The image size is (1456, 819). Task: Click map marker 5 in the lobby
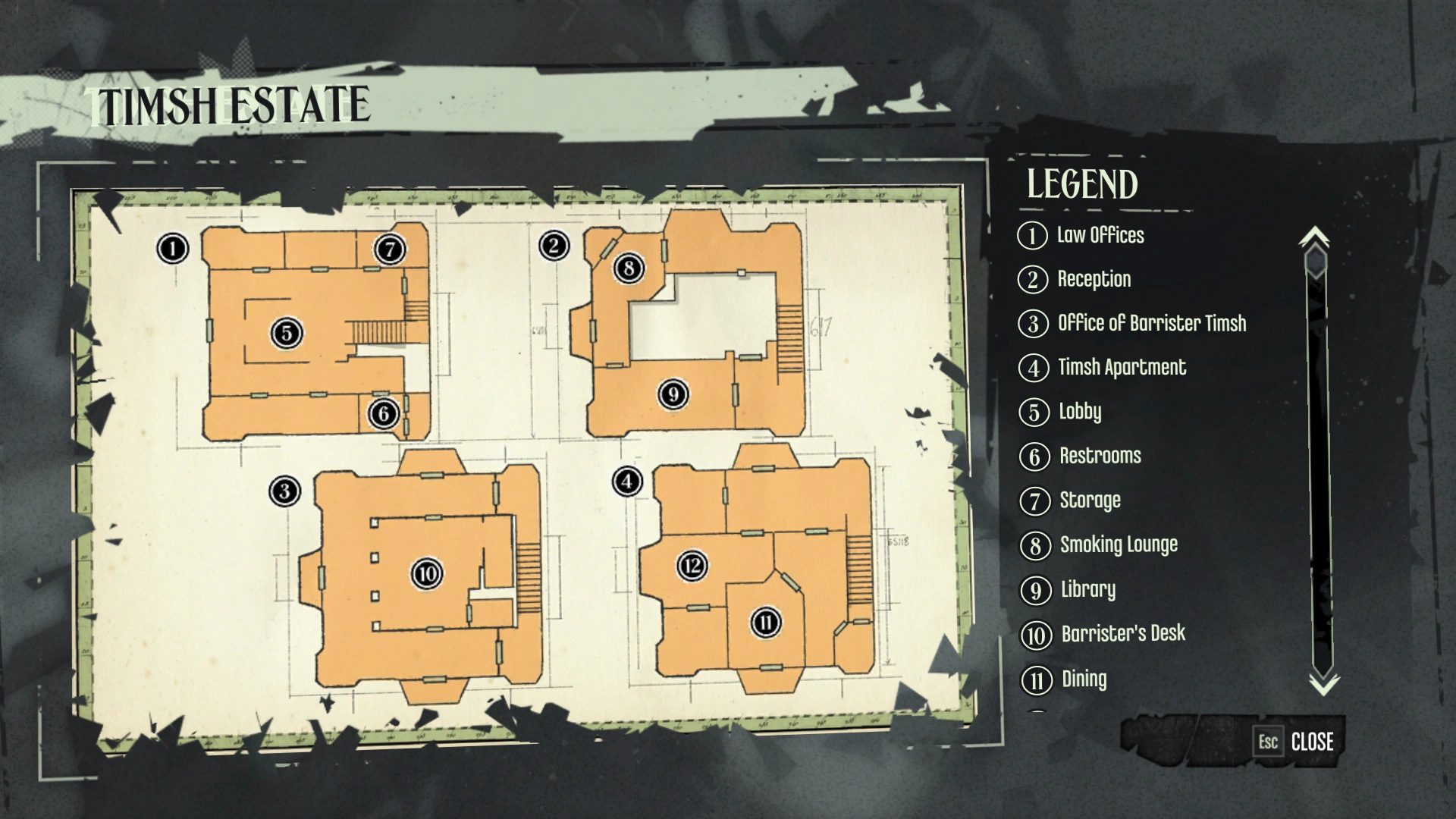click(287, 332)
